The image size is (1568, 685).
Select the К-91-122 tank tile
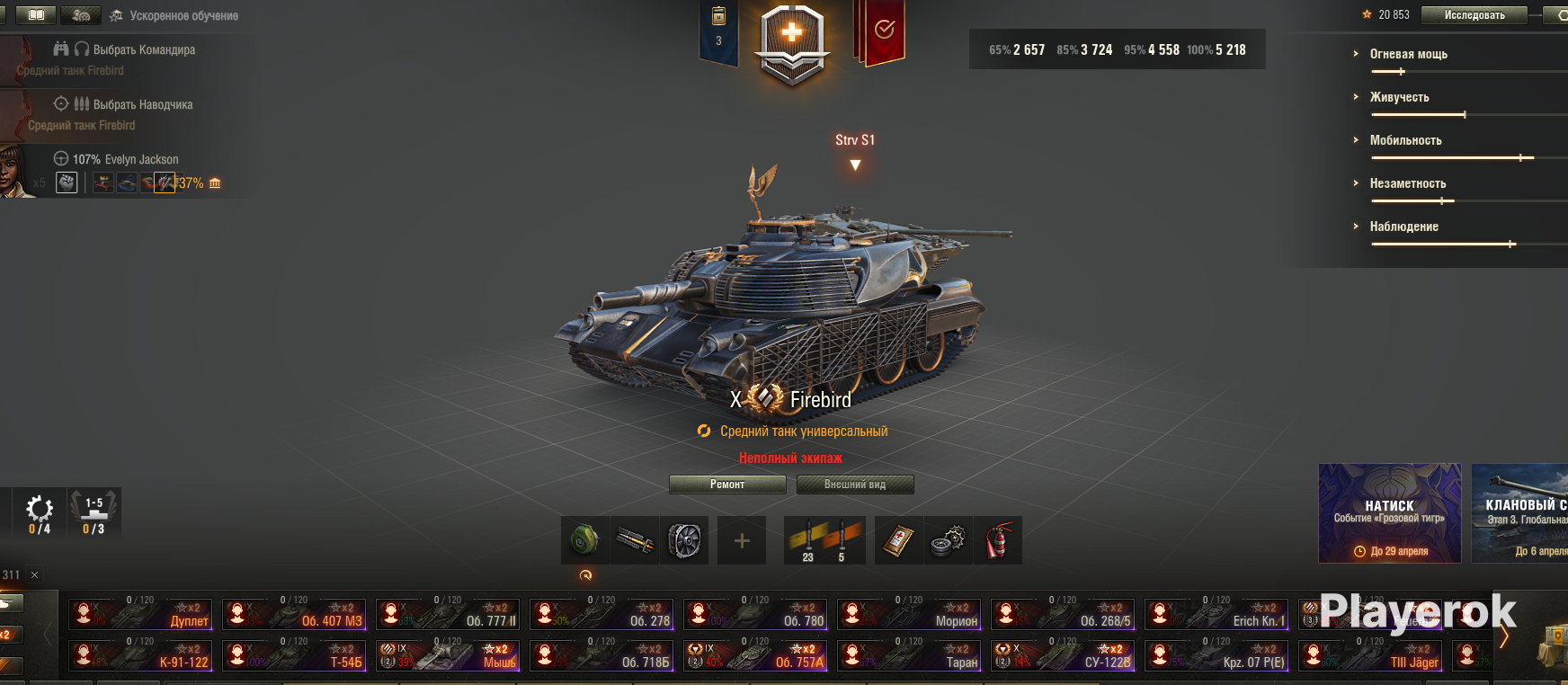(140, 655)
